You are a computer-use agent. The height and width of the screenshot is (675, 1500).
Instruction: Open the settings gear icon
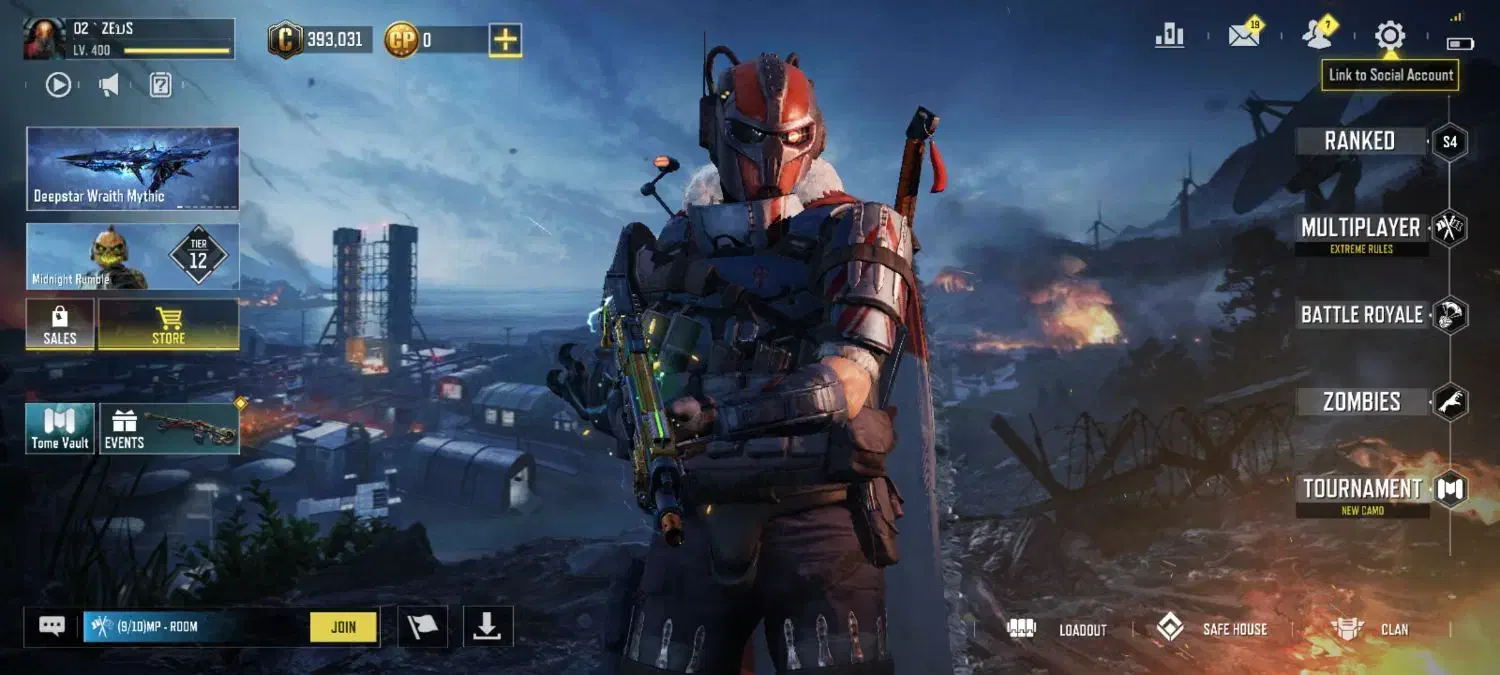[1389, 36]
